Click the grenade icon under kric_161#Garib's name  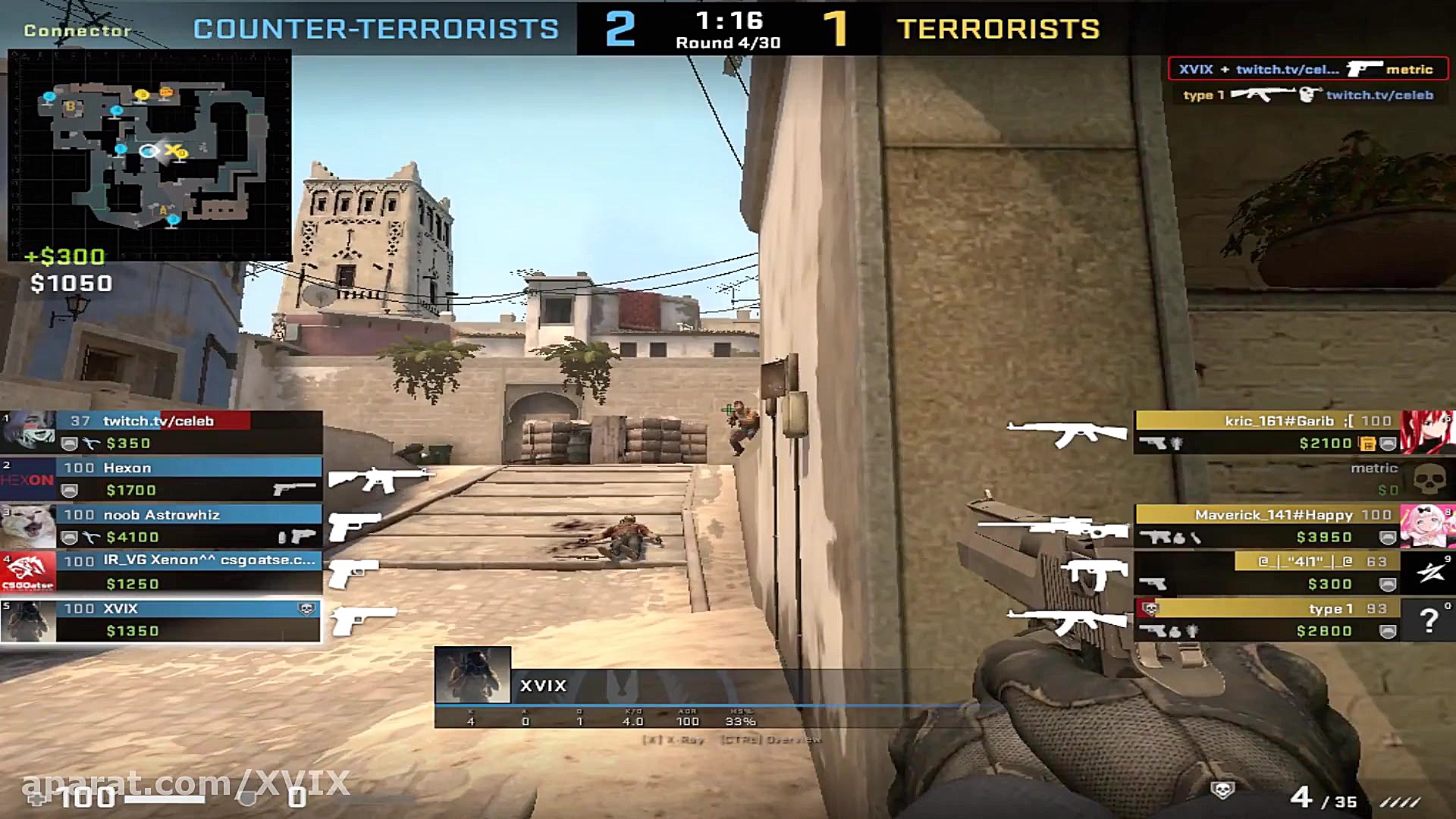coord(1177,442)
